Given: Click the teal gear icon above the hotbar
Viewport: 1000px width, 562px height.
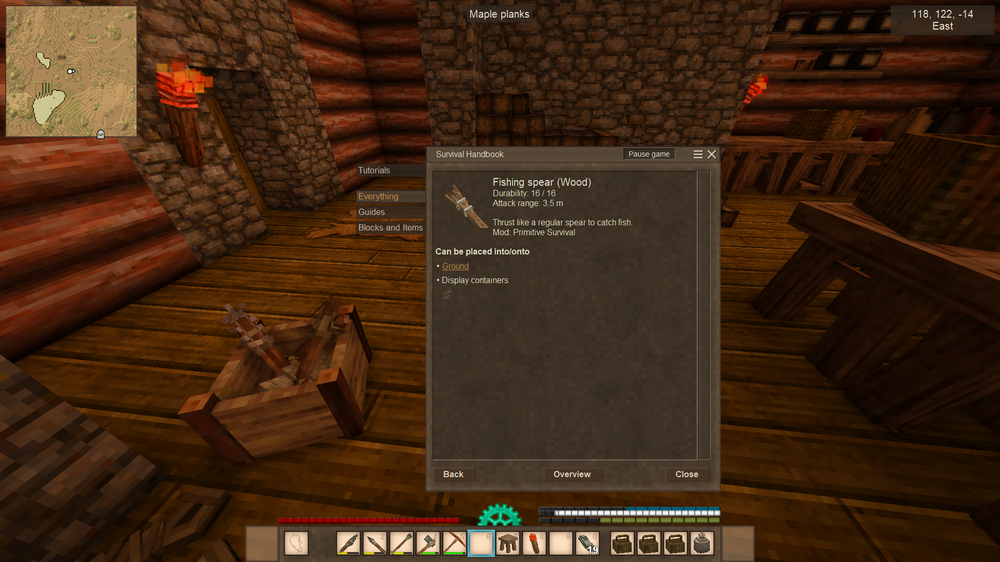Looking at the screenshot, I should (499, 516).
